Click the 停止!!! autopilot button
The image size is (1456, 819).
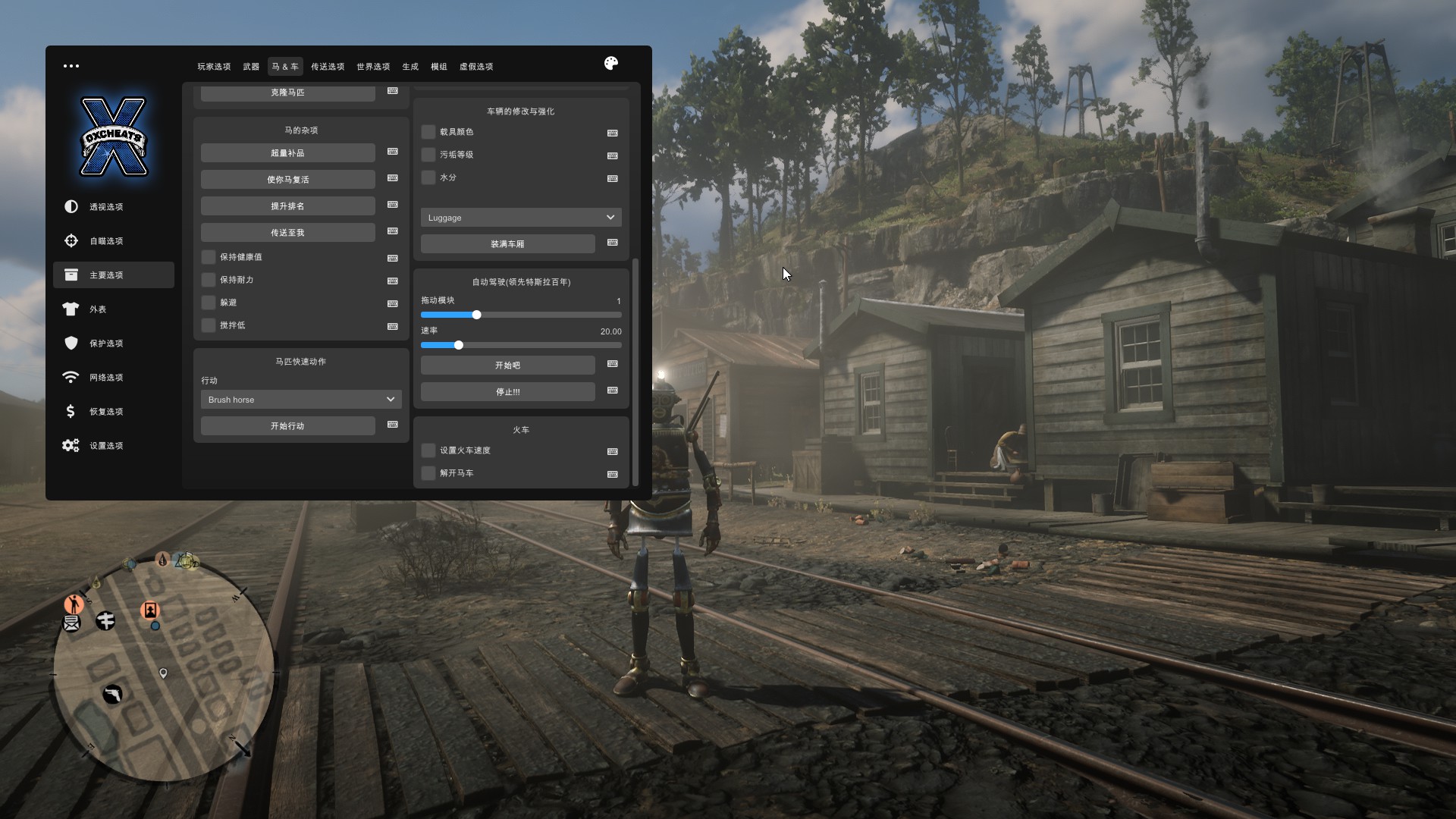pos(508,392)
